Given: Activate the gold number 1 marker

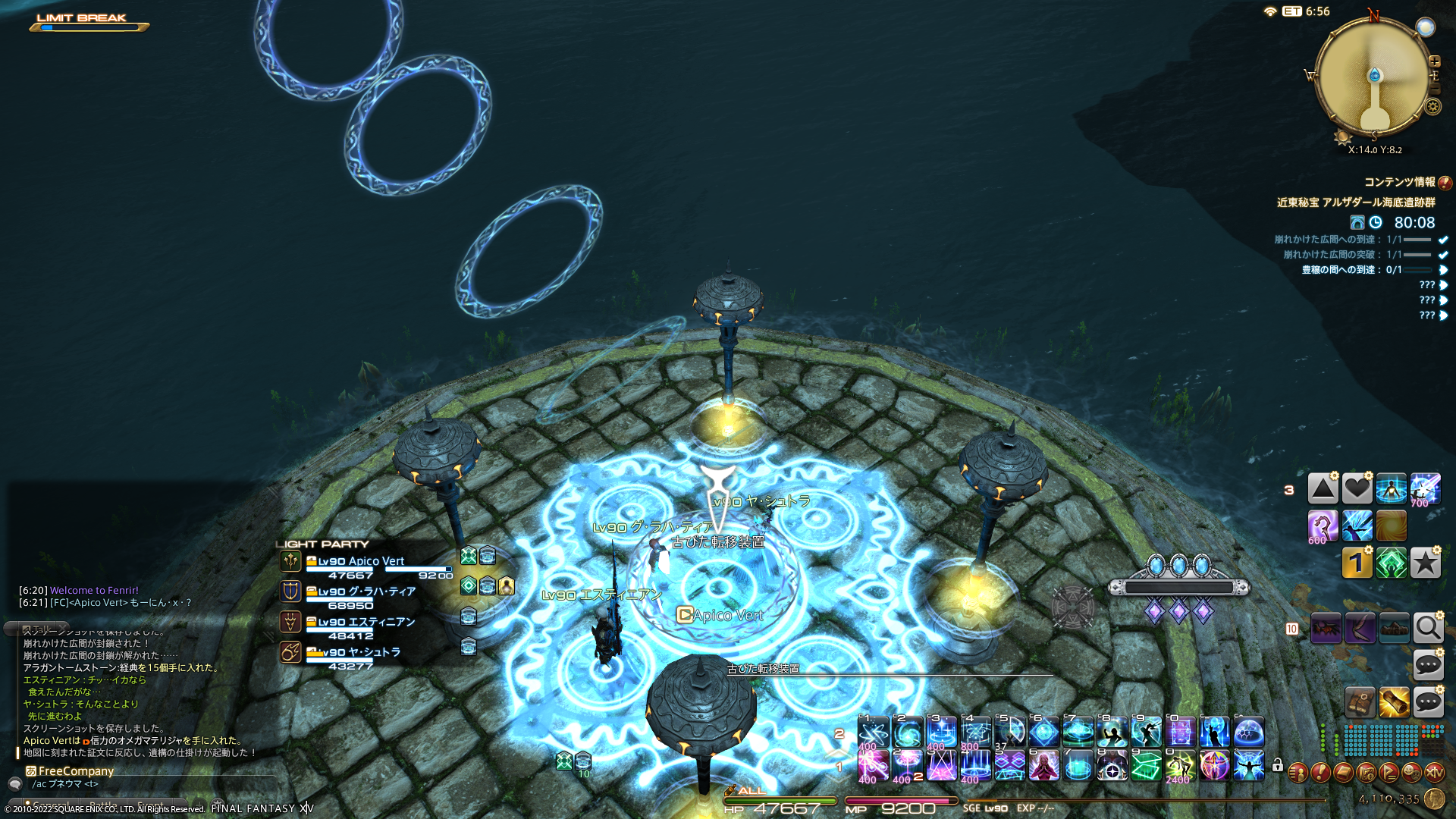Looking at the screenshot, I should [1357, 563].
